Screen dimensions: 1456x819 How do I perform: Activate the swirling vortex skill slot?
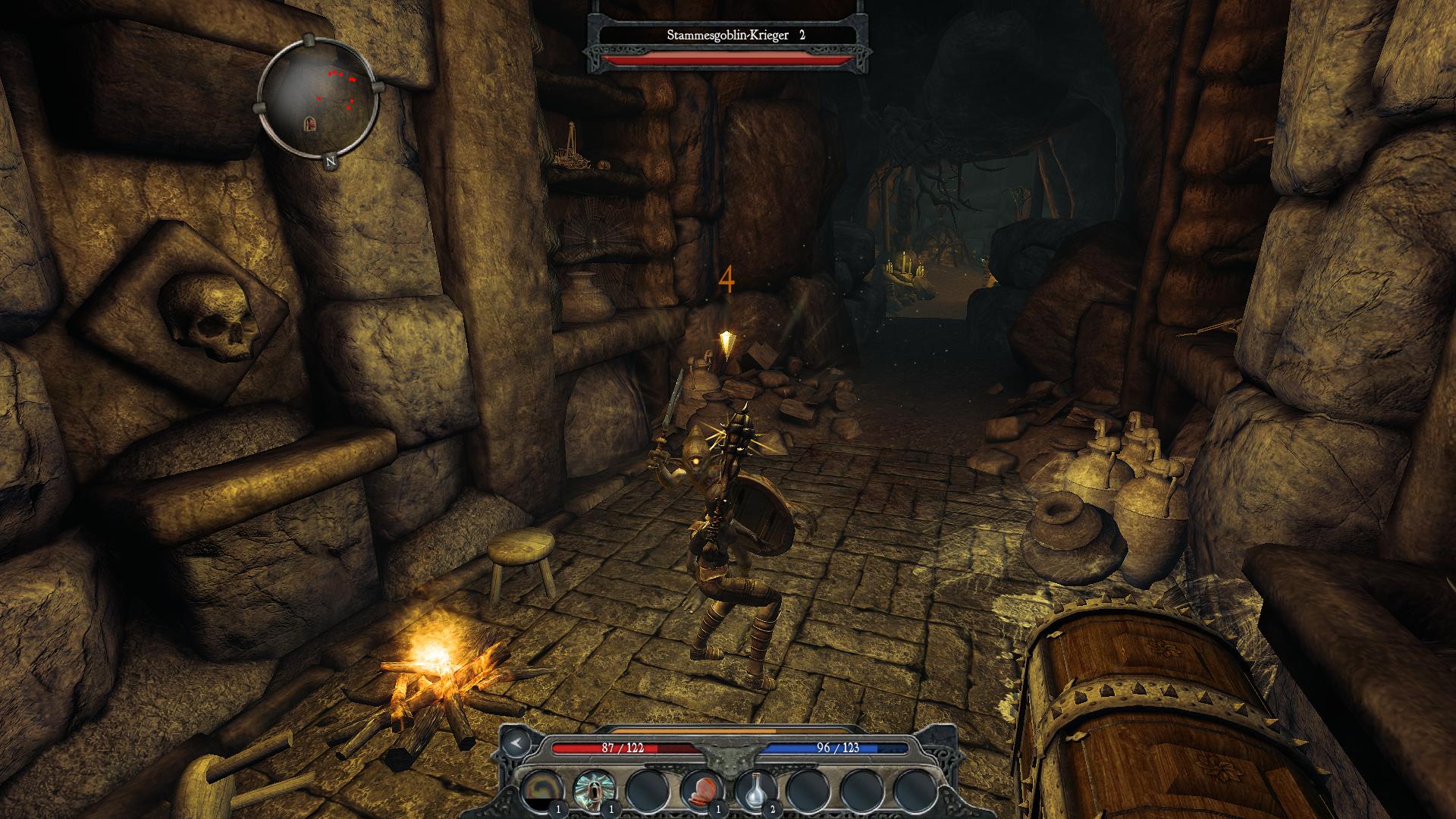pyautogui.click(x=543, y=790)
